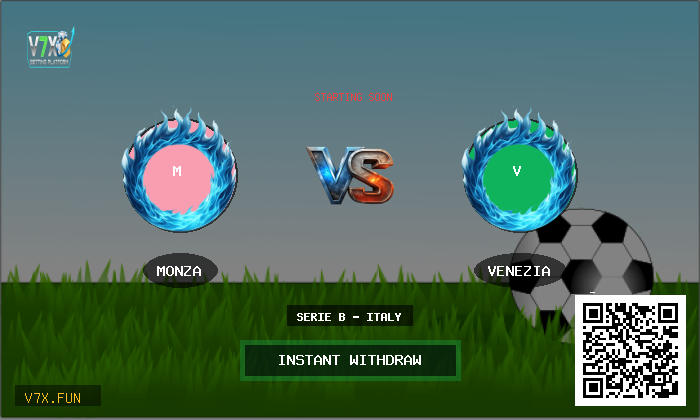Select the Venezia team badge

517,171
